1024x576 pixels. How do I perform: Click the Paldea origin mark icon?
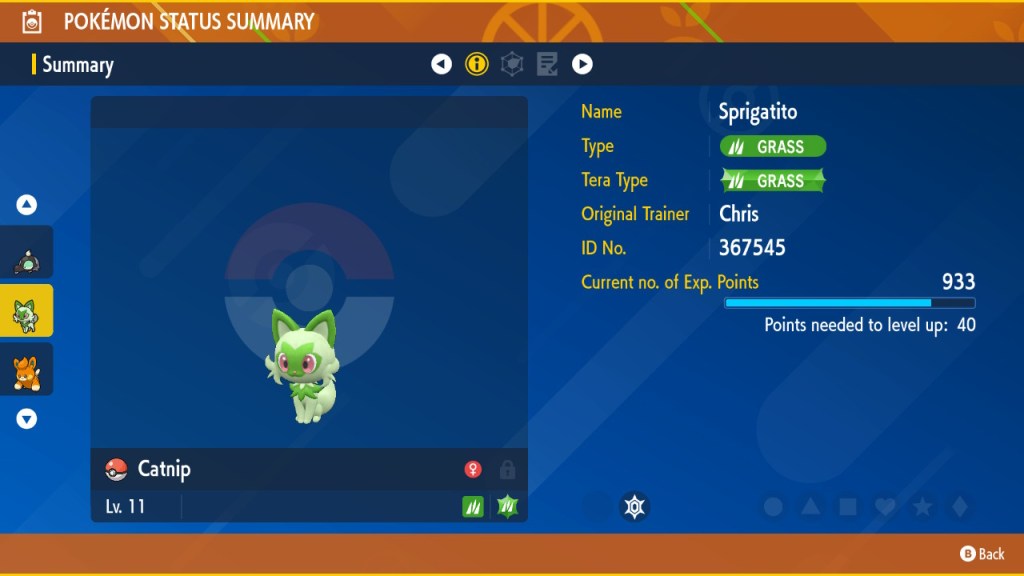pyautogui.click(x=634, y=507)
